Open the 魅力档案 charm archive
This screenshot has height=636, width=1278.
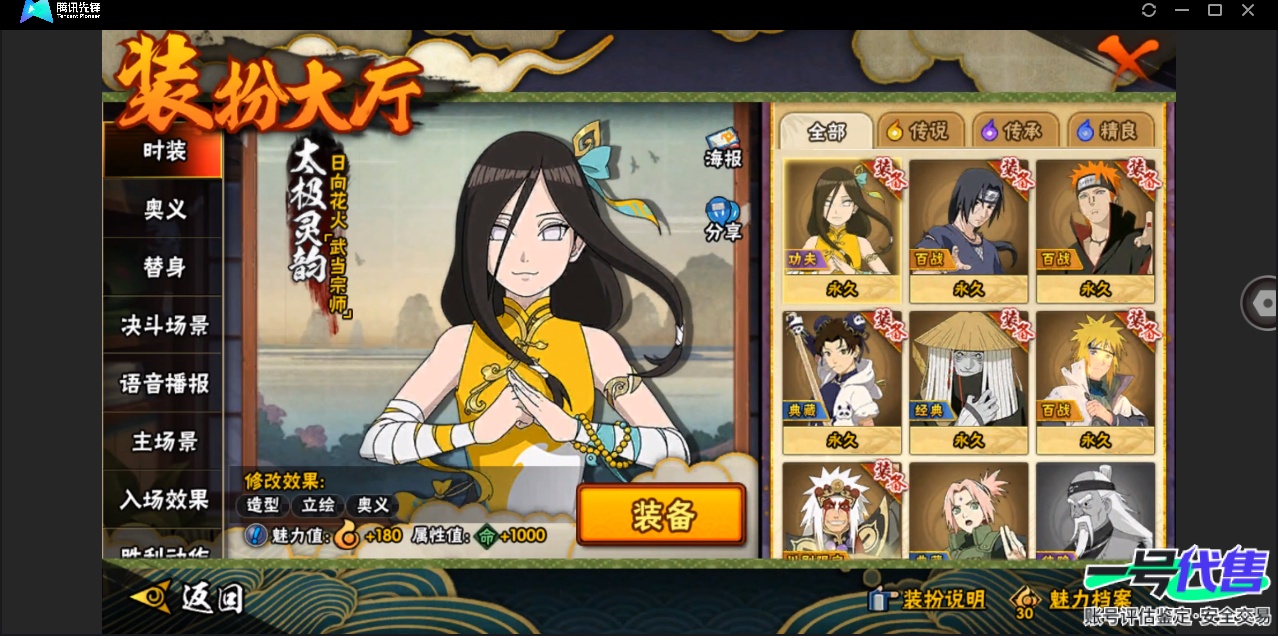click(x=1074, y=599)
